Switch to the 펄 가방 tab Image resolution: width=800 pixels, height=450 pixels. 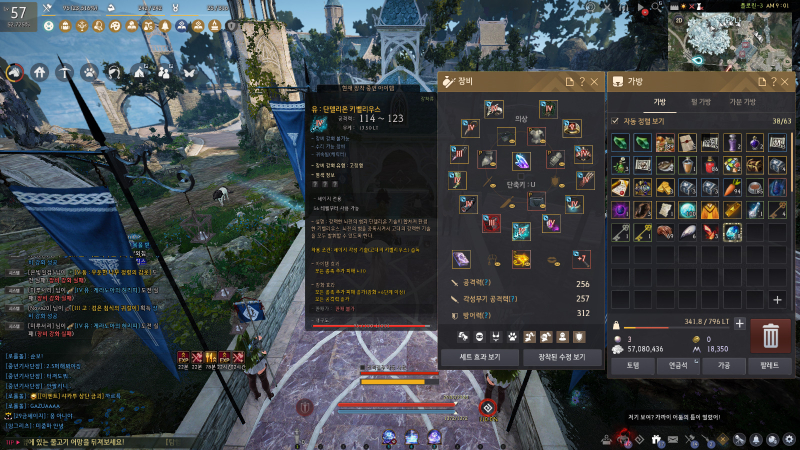[x=701, y=102]
